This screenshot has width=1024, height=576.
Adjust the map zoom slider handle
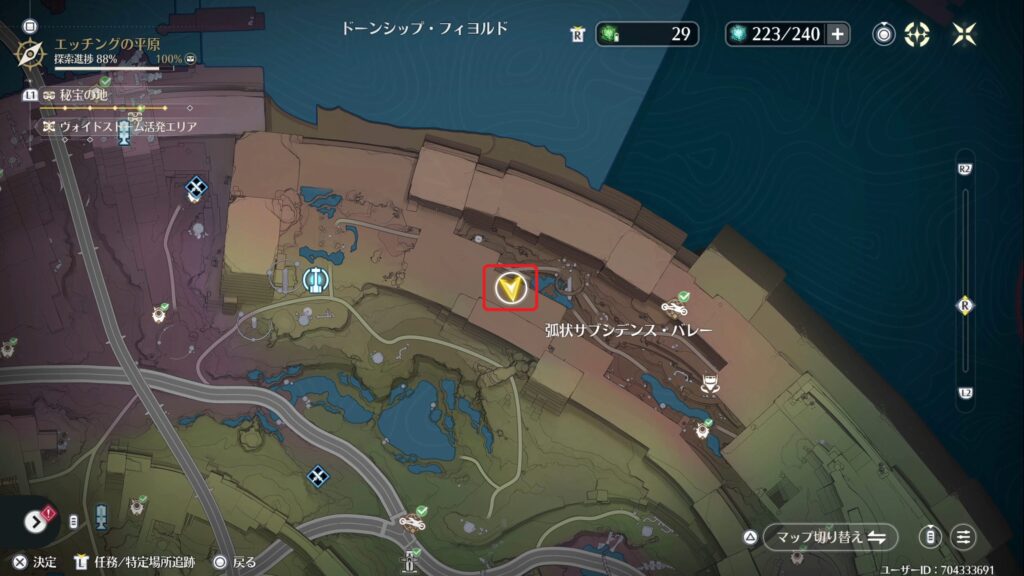point(965,306)
